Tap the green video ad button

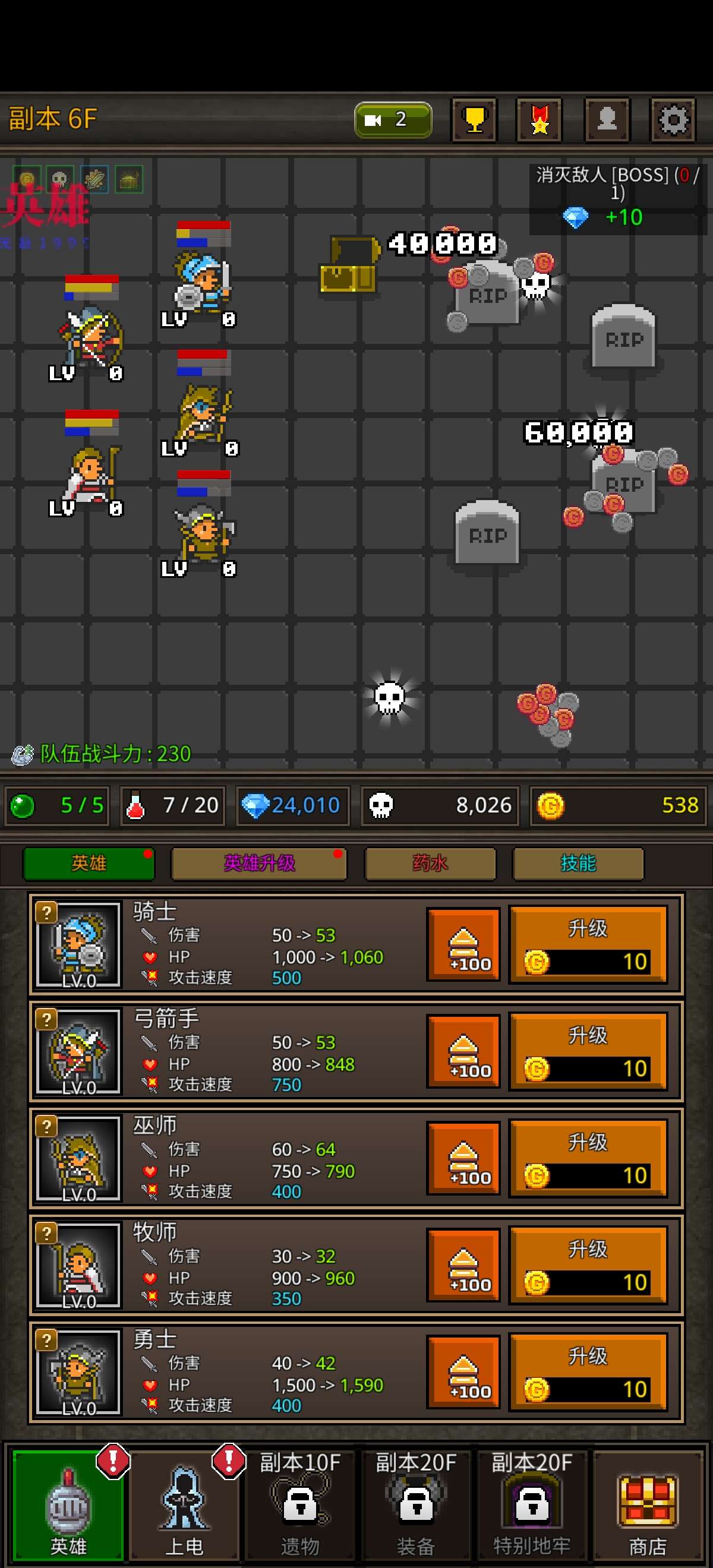click(393, 120)
